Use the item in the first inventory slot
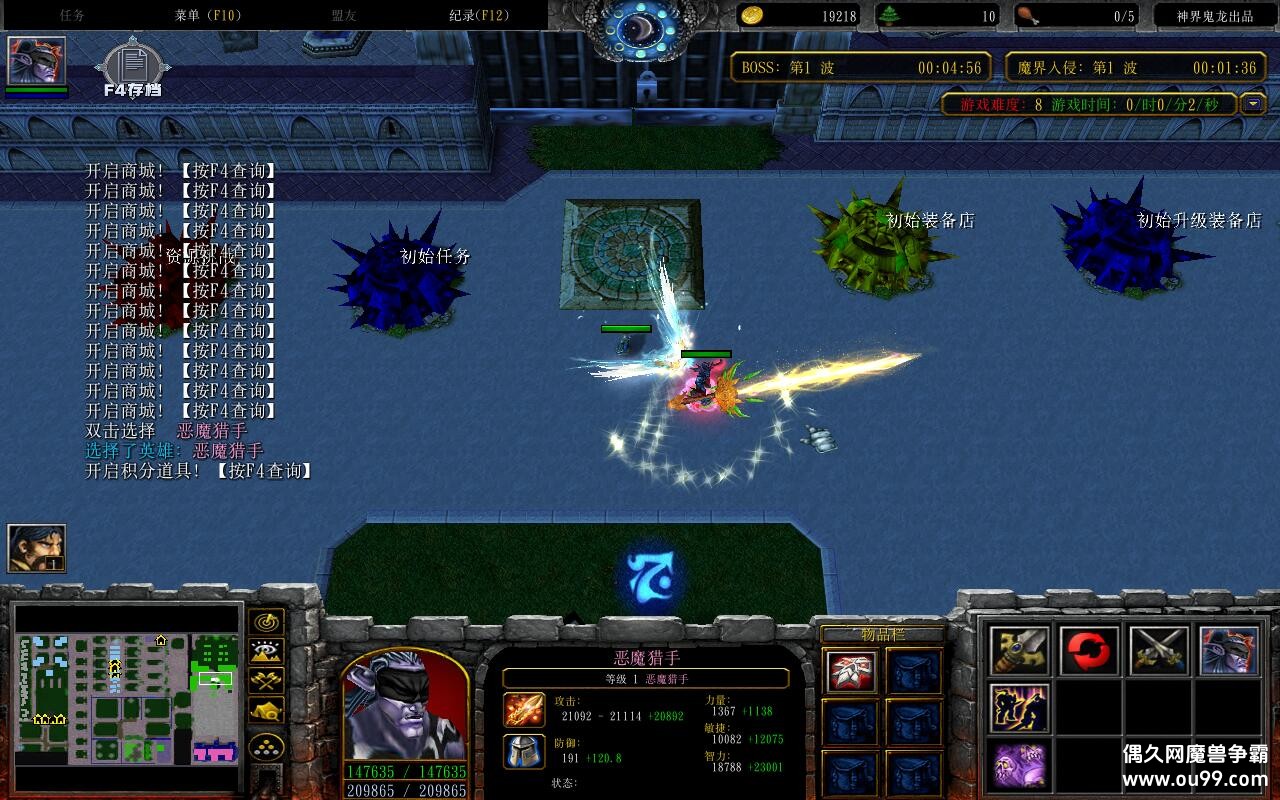Viewport: 1280px width, 800px height. click(x=852, y=671)
